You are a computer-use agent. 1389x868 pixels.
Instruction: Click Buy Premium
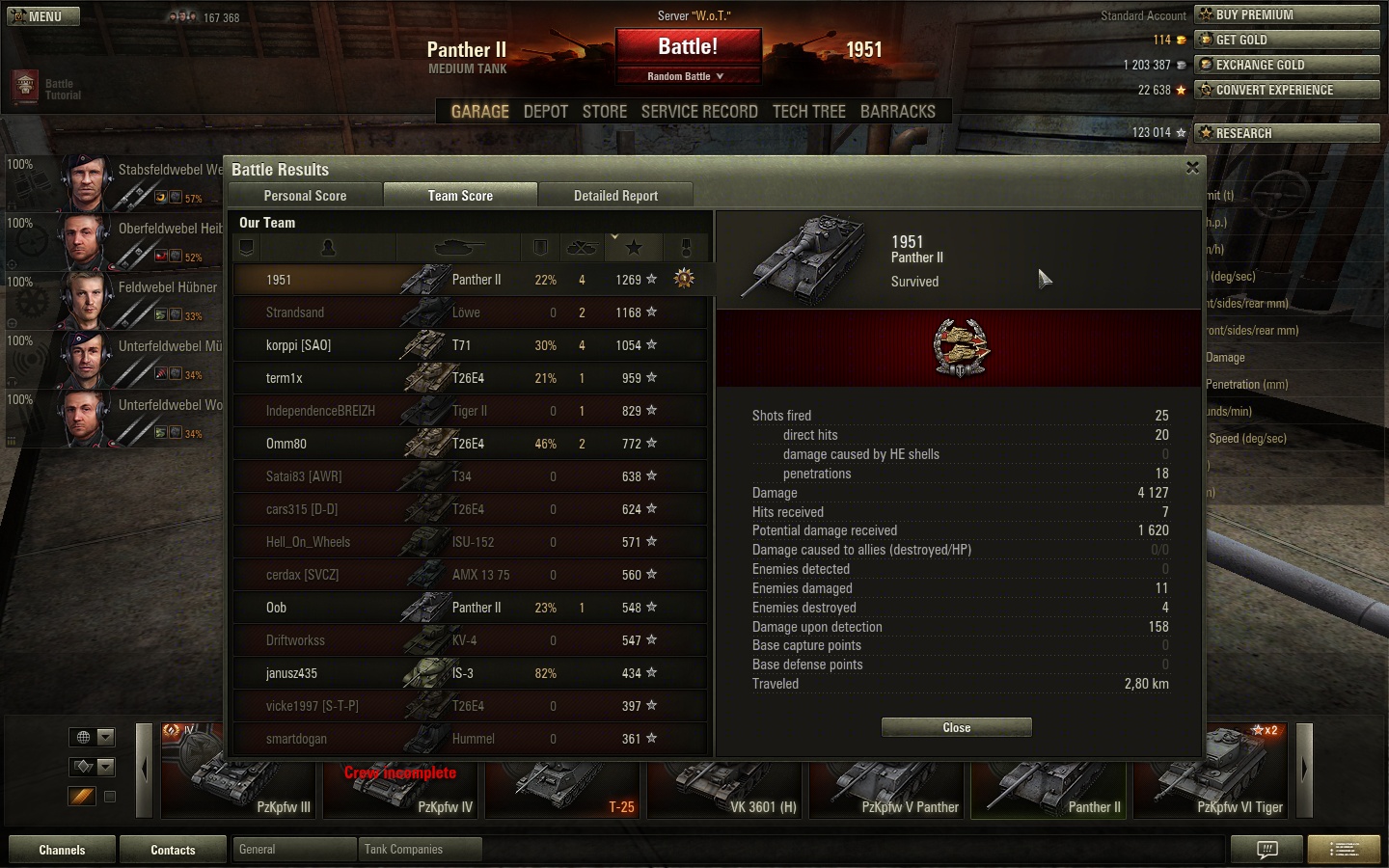[x=1287, y=14]
